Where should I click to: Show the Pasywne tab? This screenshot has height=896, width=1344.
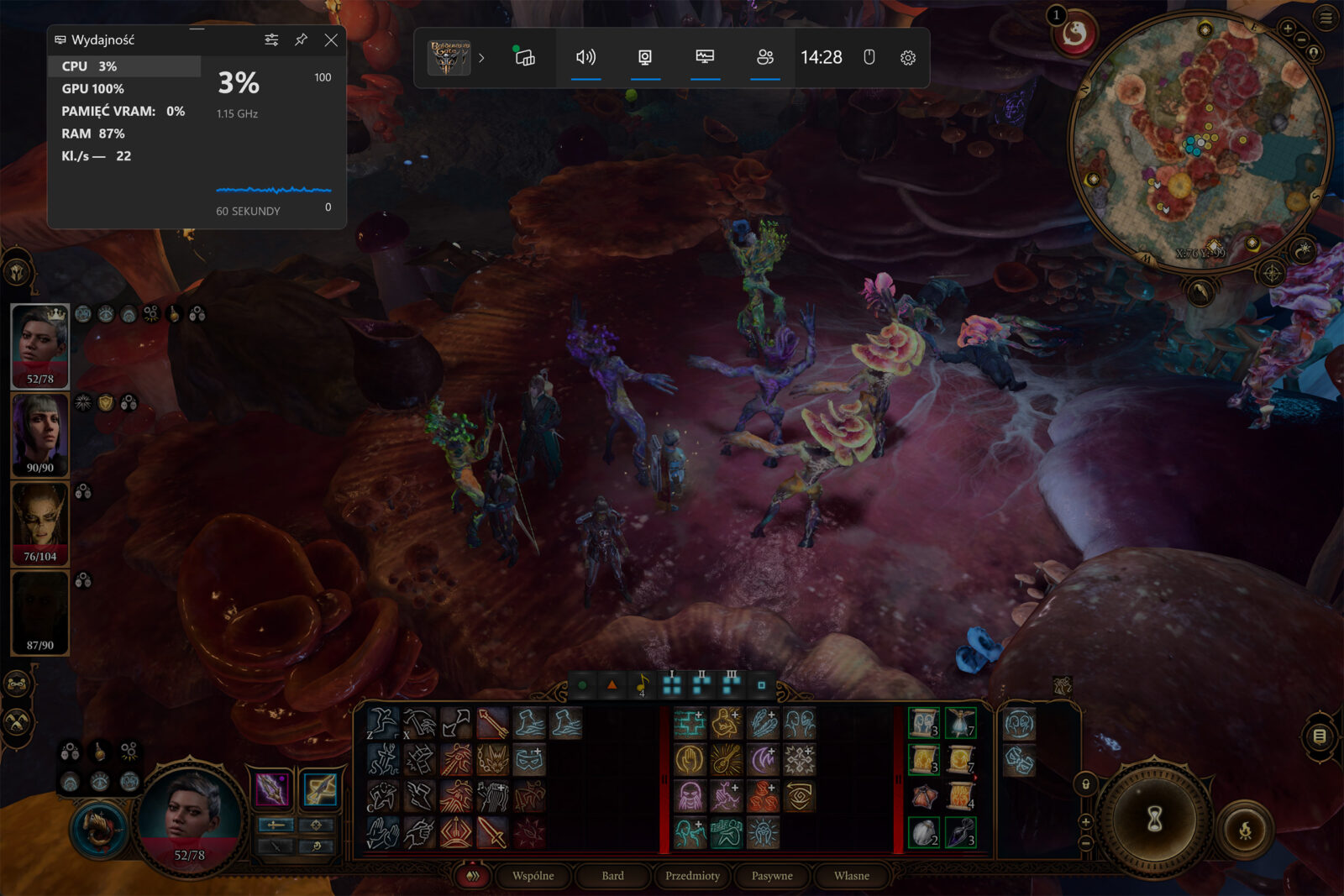tap(771, 876)
